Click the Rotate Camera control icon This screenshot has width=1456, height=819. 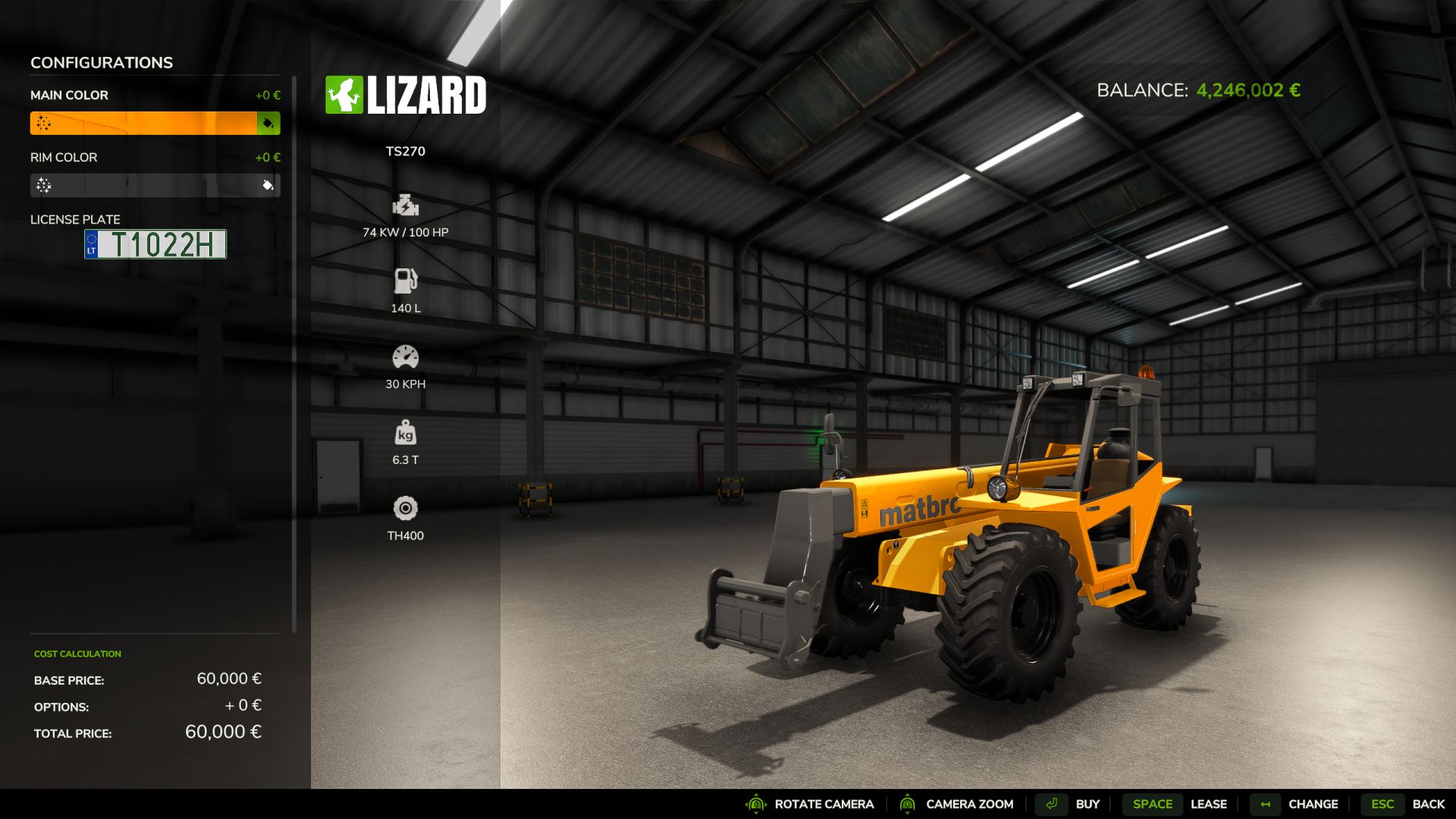pos(754,804)
